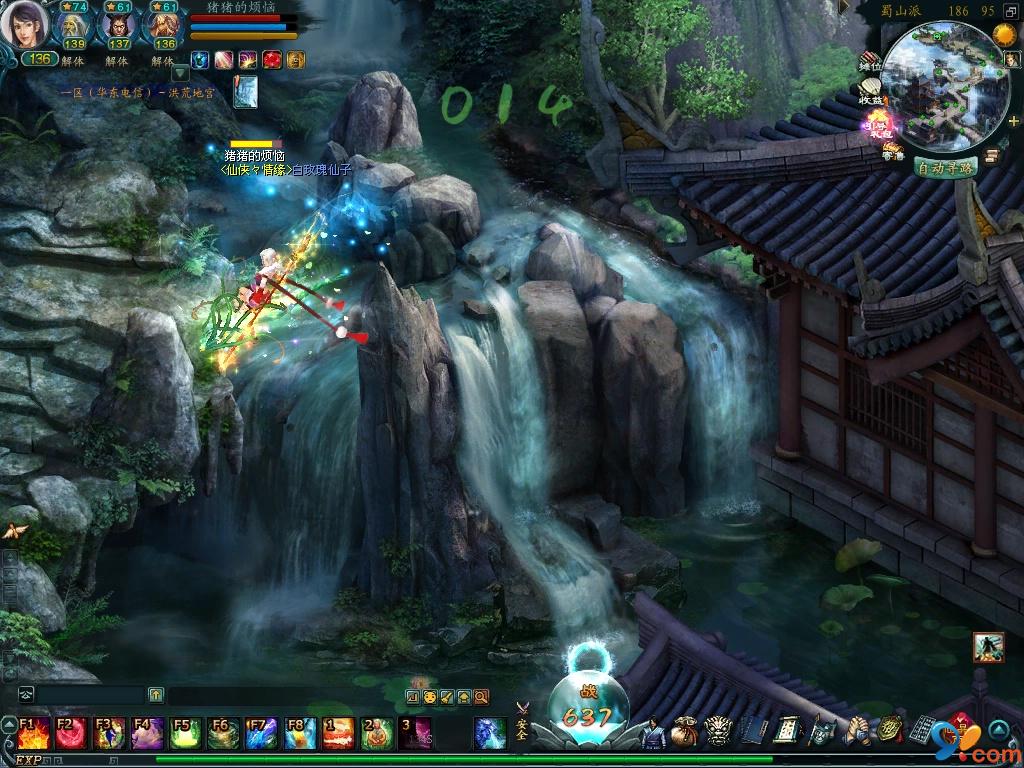Screen dimensions: 1024x768
Task: Open the money pouch bag icon
Action: 685,732
